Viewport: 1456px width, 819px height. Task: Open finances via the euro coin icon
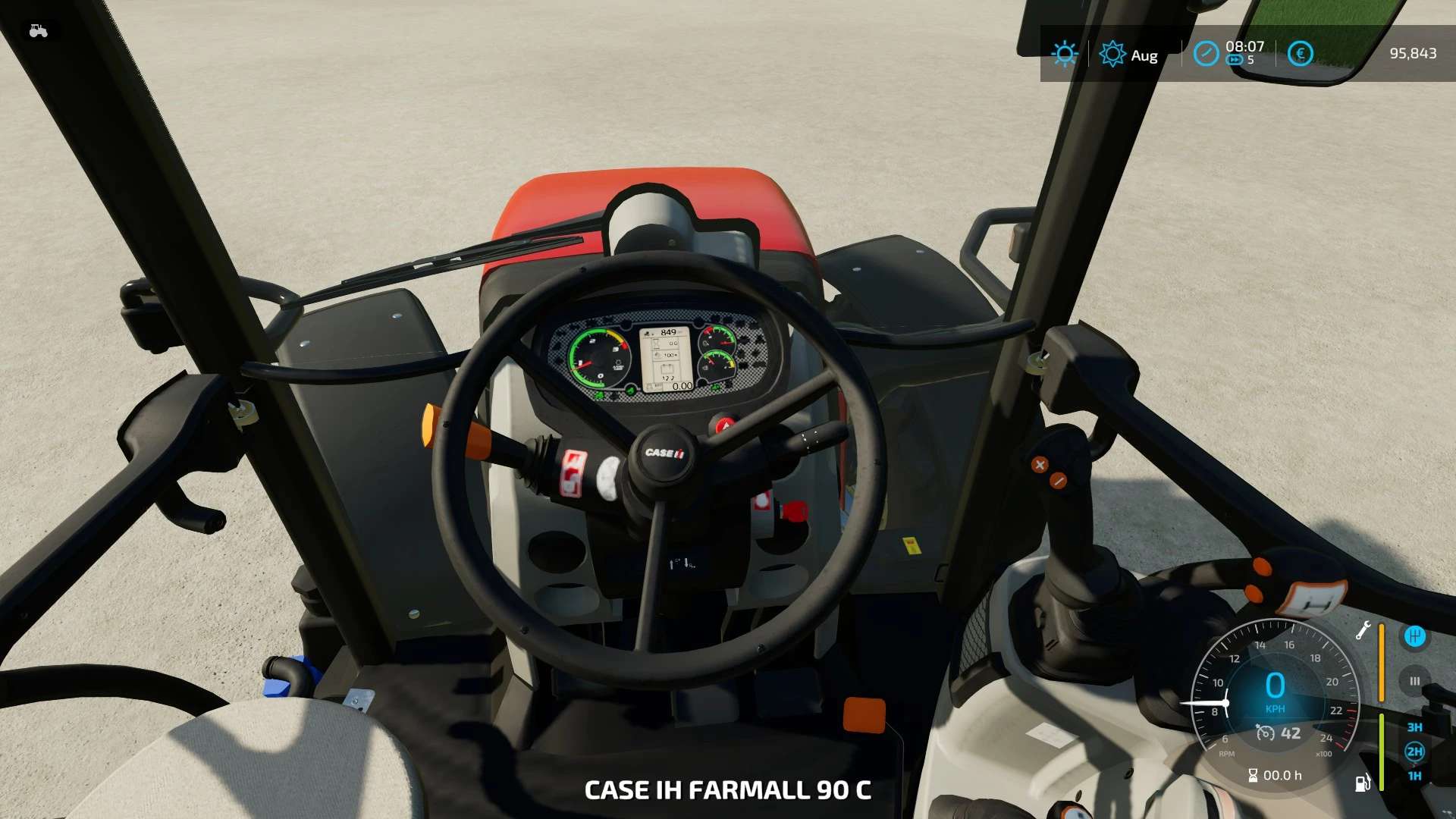[x=1300, y=54]
